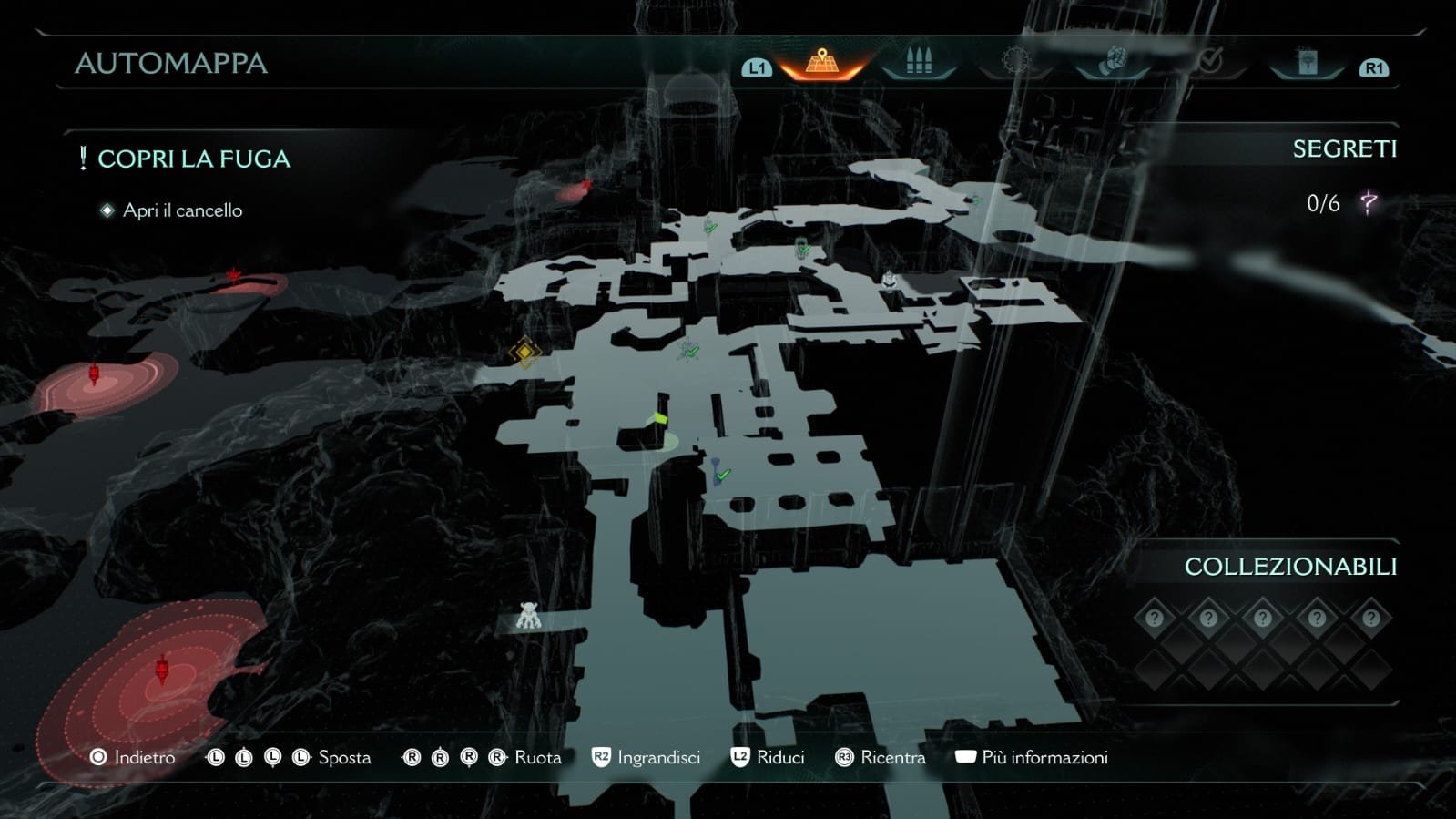
Task: Open the Più informazioni option
Action: click(x=1032, y=757)
